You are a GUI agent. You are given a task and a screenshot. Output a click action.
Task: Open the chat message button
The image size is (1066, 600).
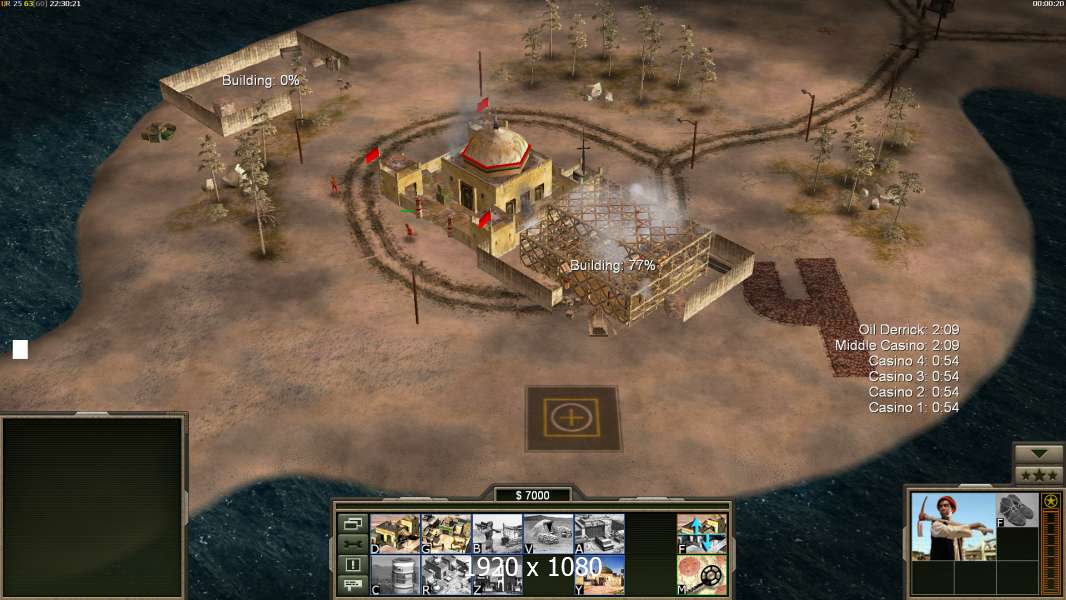[x=352, y=586]
